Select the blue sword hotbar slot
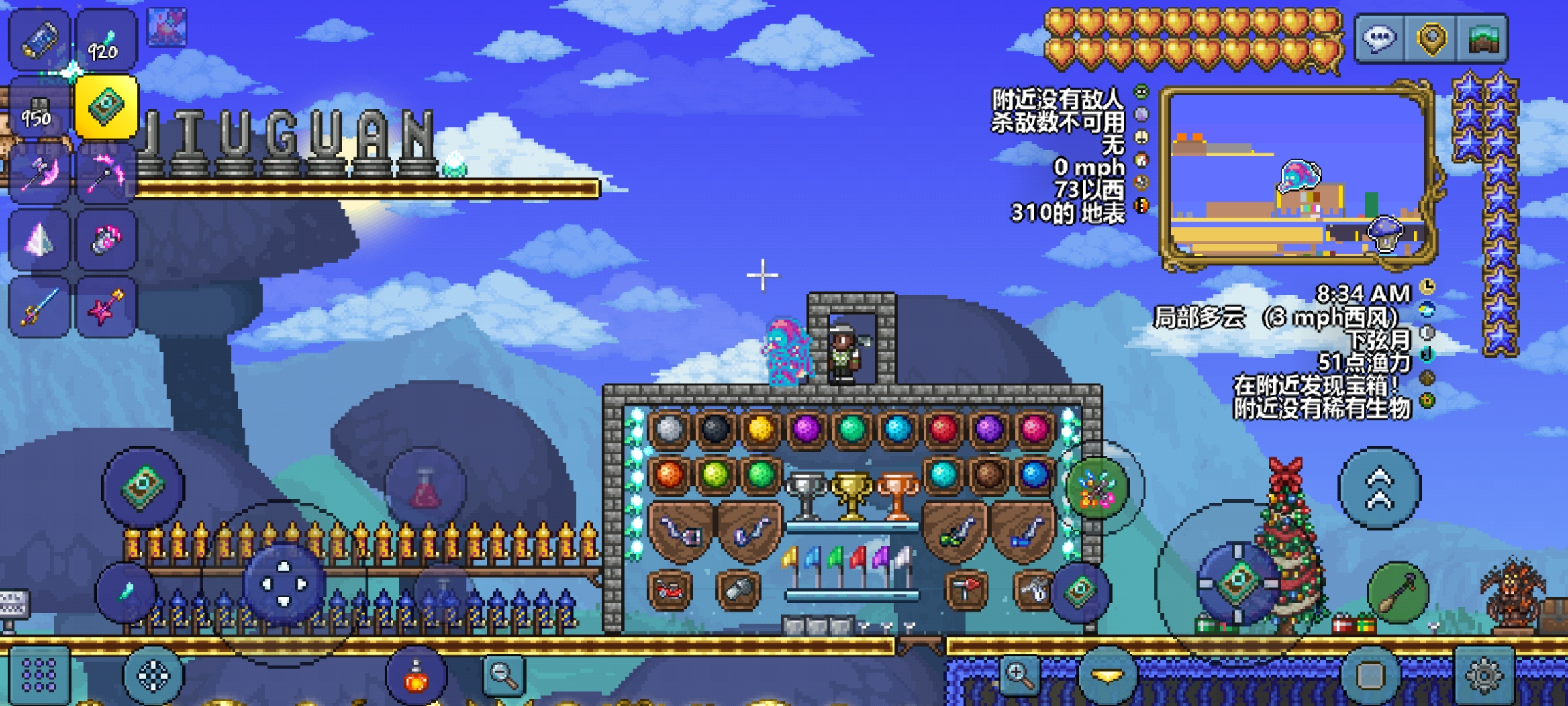Image resolution: width=1568 pixels, height=706 pixels. (39, 307)
